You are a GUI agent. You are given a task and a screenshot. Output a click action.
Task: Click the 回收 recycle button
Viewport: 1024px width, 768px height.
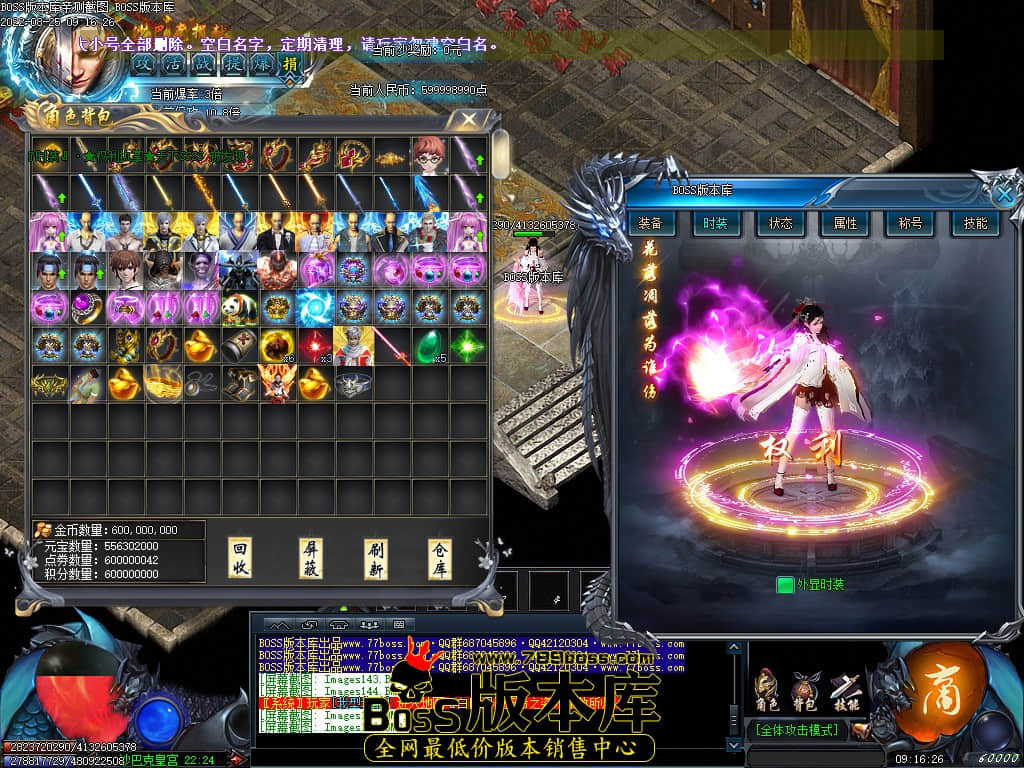pyautogui.click(x=240, y=559)
